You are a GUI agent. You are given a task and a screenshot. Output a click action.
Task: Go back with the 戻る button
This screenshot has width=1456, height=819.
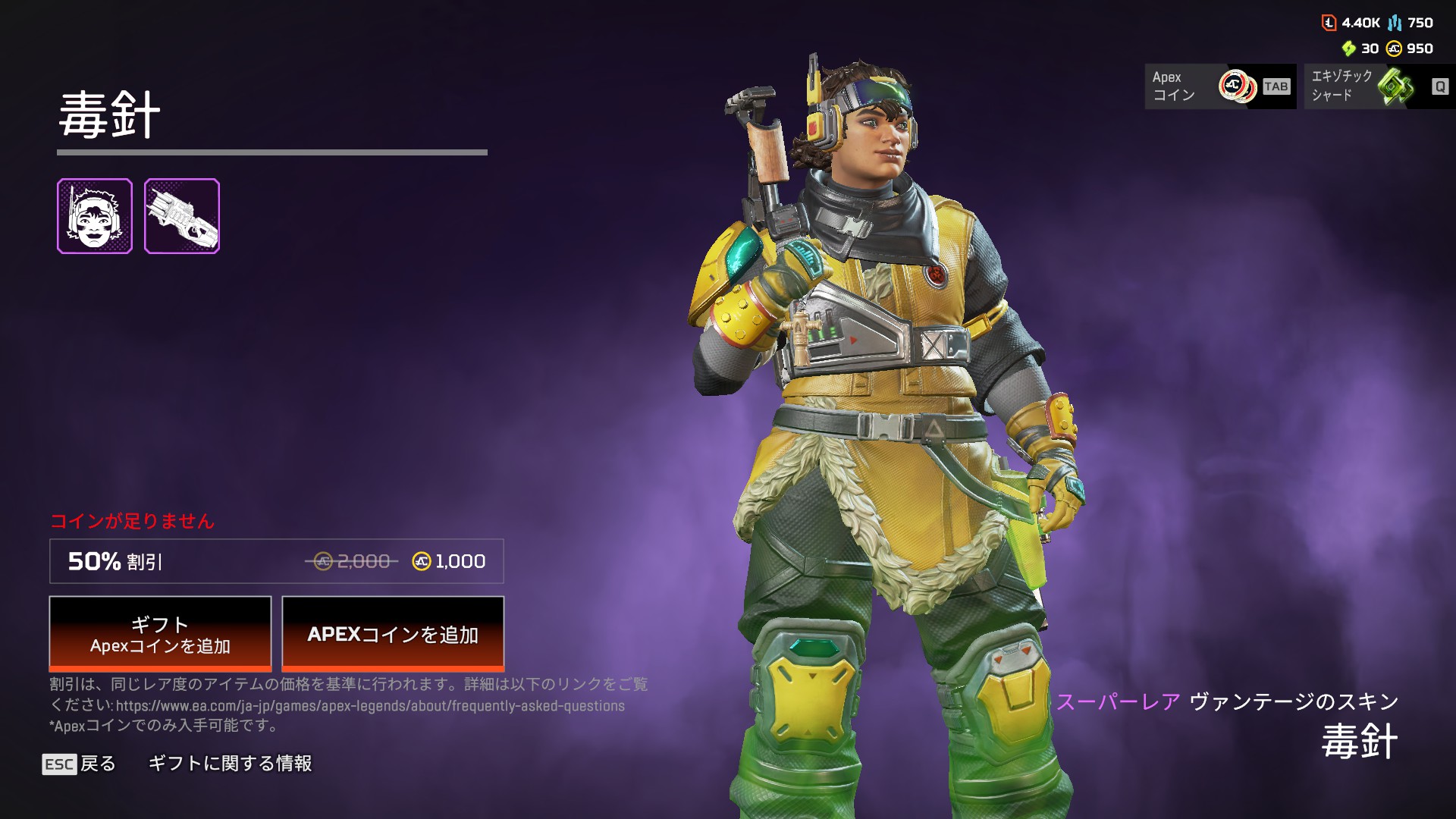click(80, 764)
